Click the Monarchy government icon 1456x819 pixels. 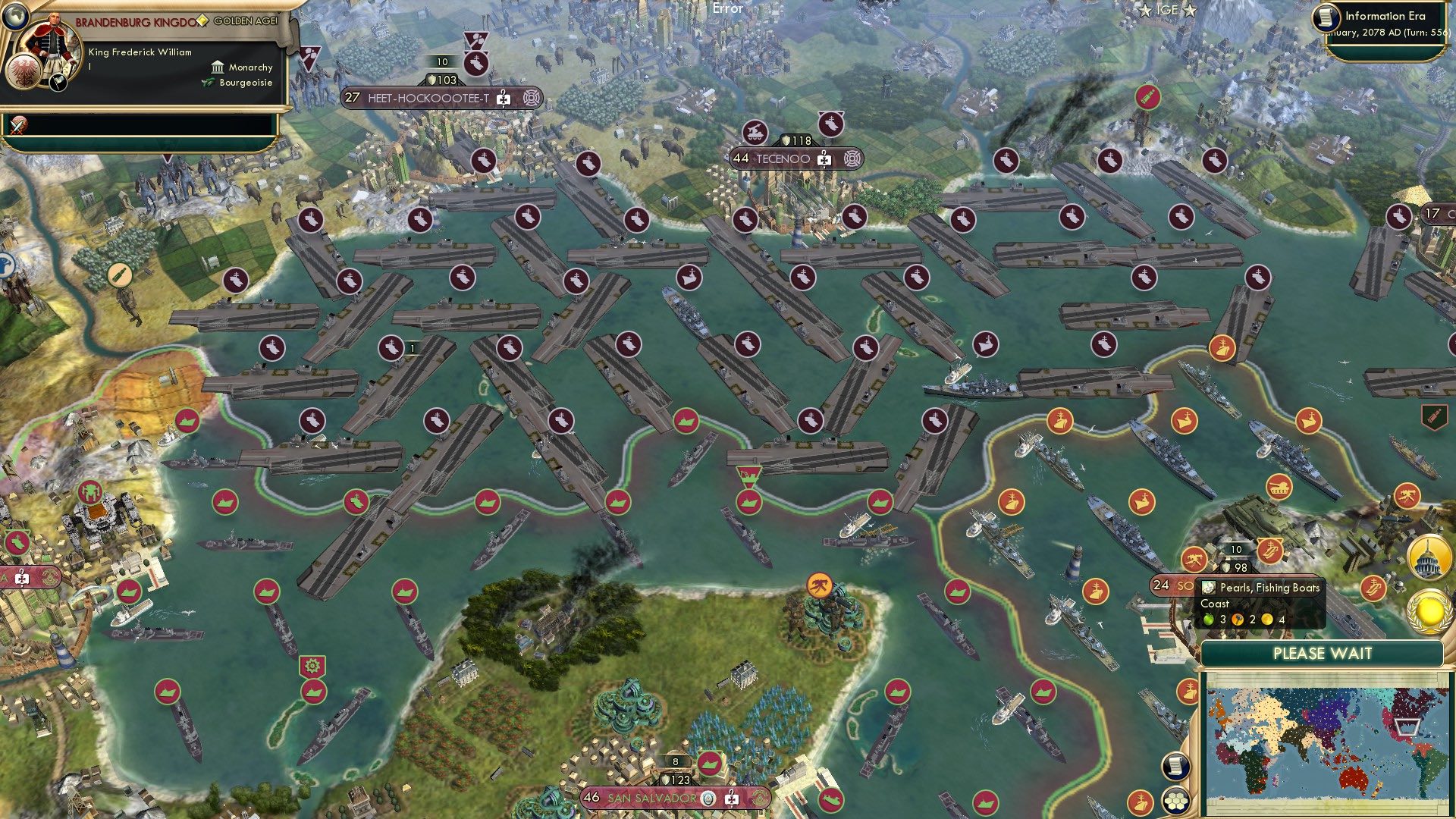pyautogui.click(x=216, y=67)
